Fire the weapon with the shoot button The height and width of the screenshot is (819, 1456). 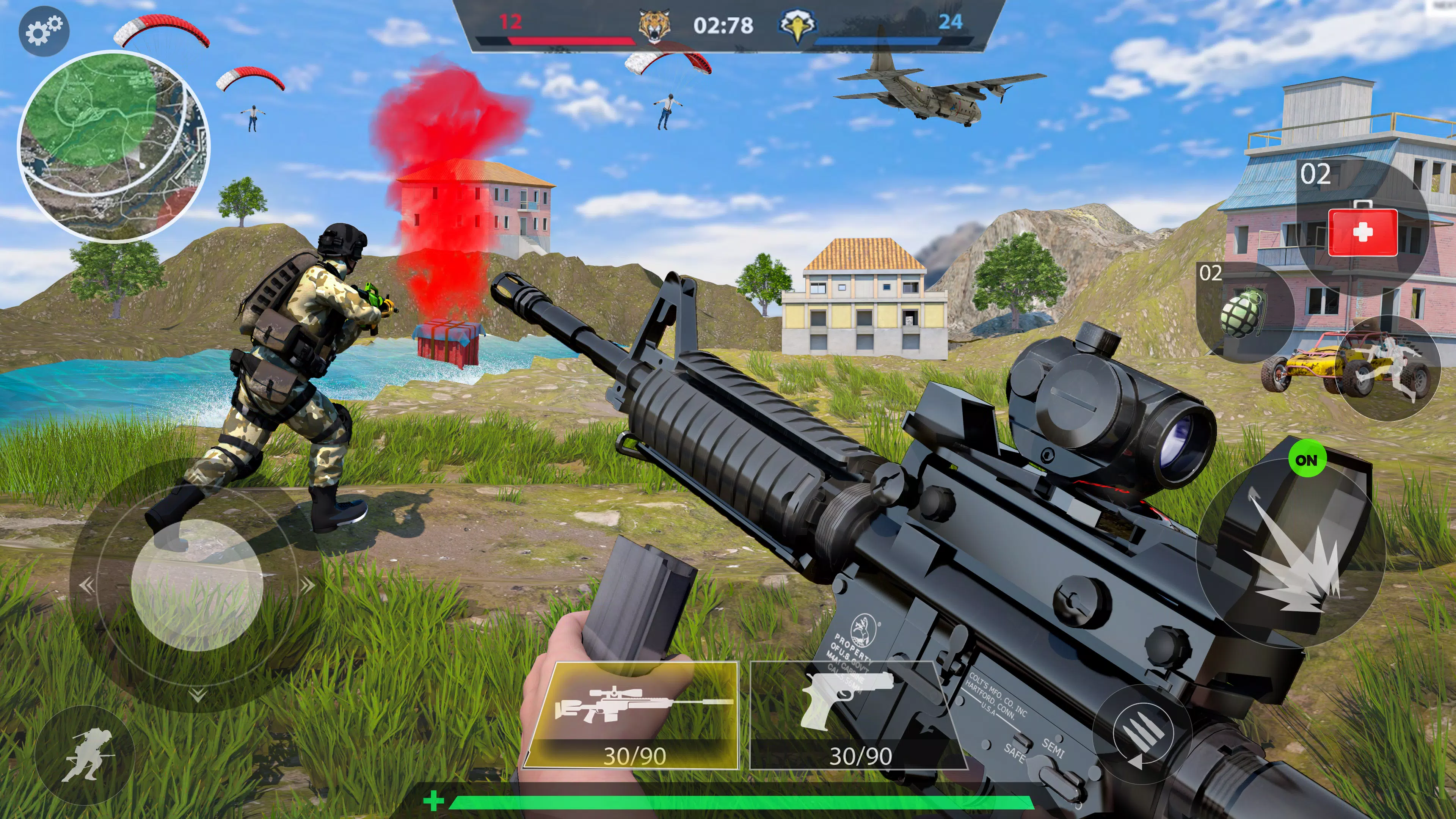(x=1291, y=553)
